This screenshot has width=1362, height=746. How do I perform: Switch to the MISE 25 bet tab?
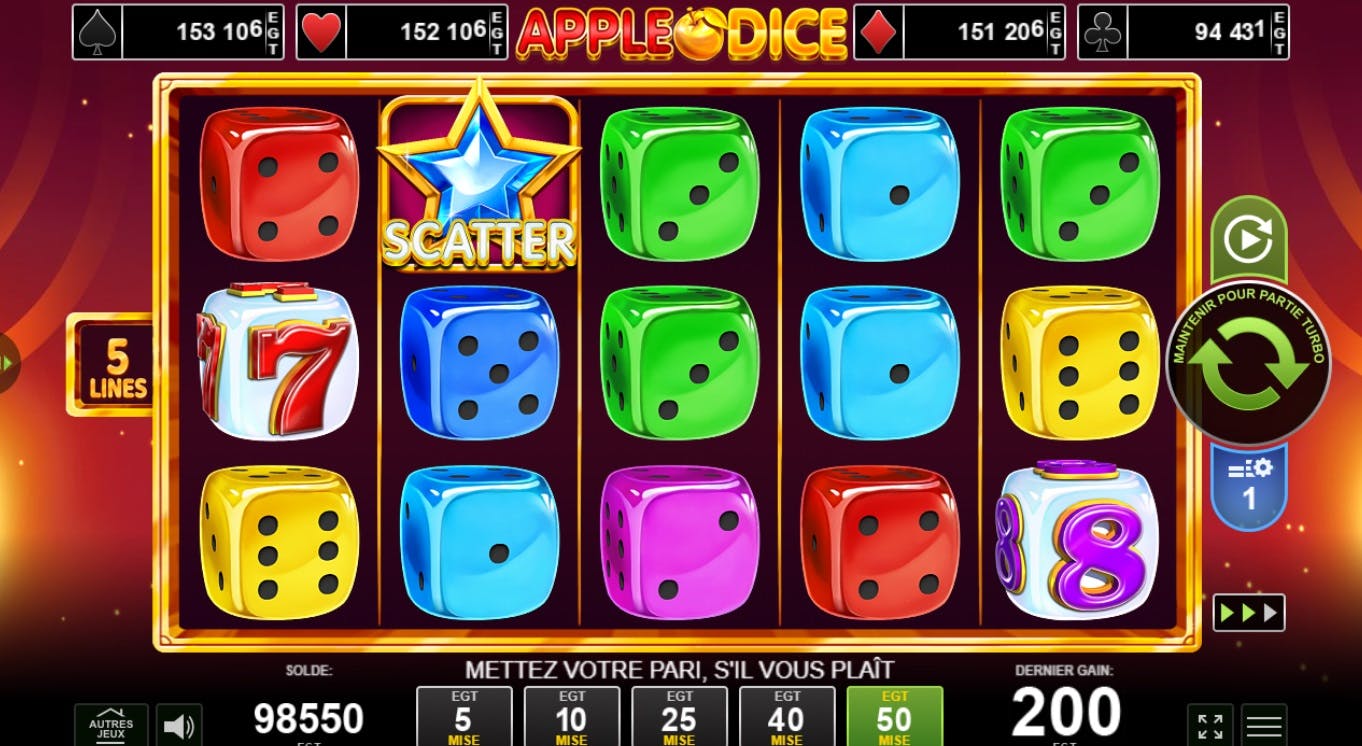(x=679, y=716)
